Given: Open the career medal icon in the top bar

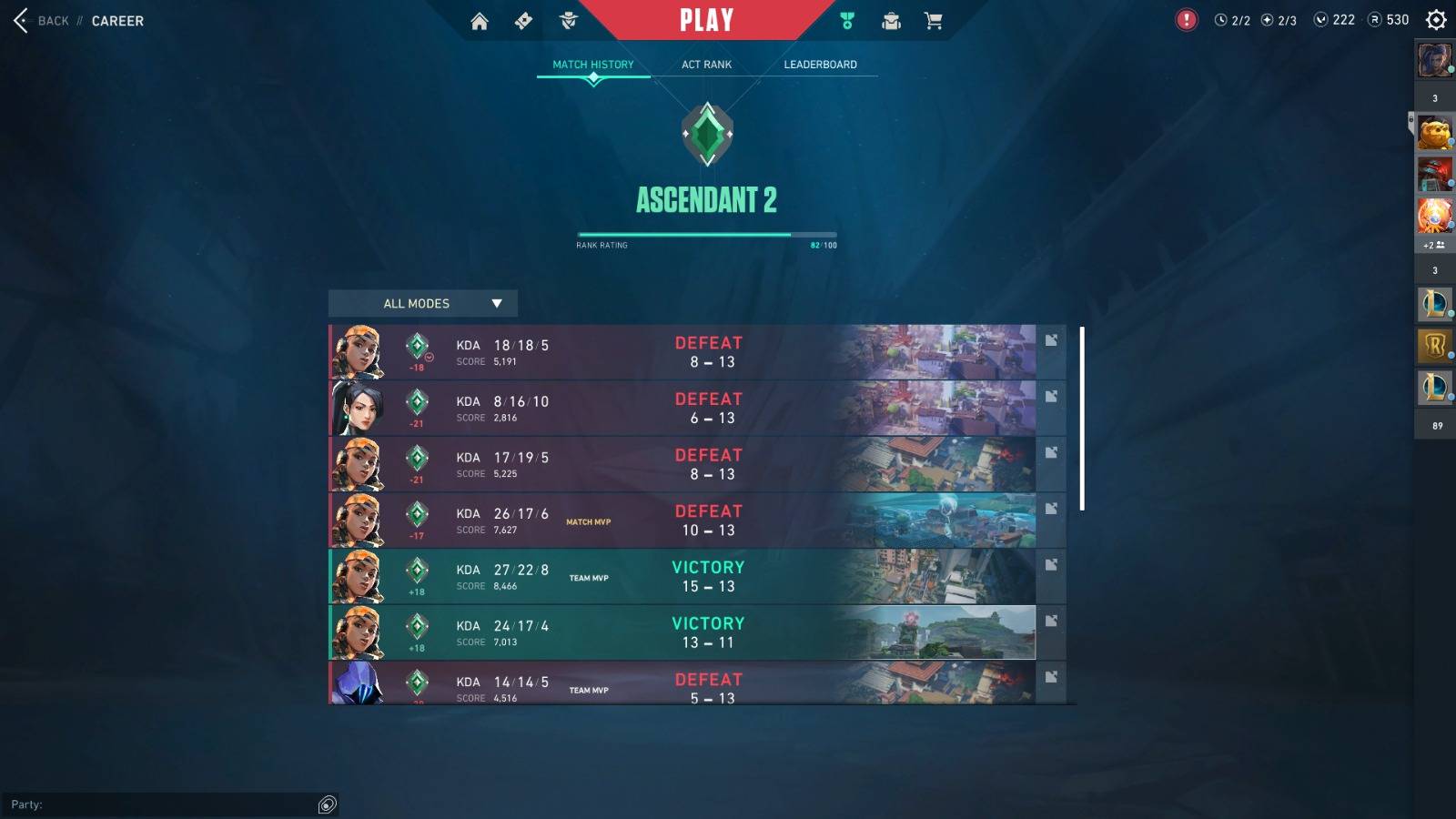Looking at the screenshot, I should click(x=847, y=21).
